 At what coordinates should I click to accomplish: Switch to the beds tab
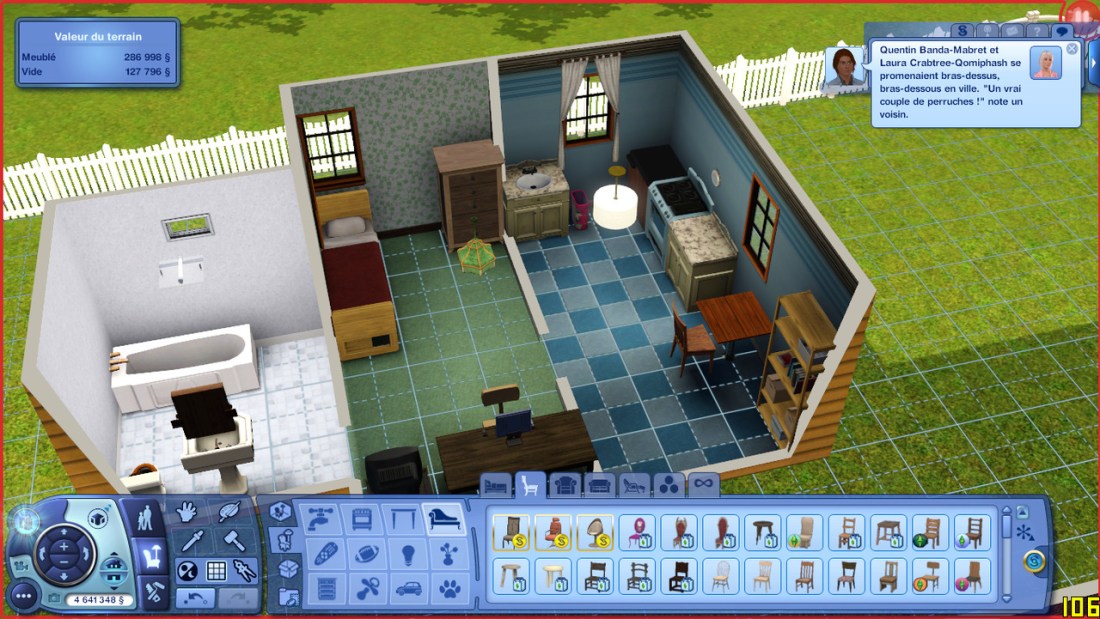(496, 486)
